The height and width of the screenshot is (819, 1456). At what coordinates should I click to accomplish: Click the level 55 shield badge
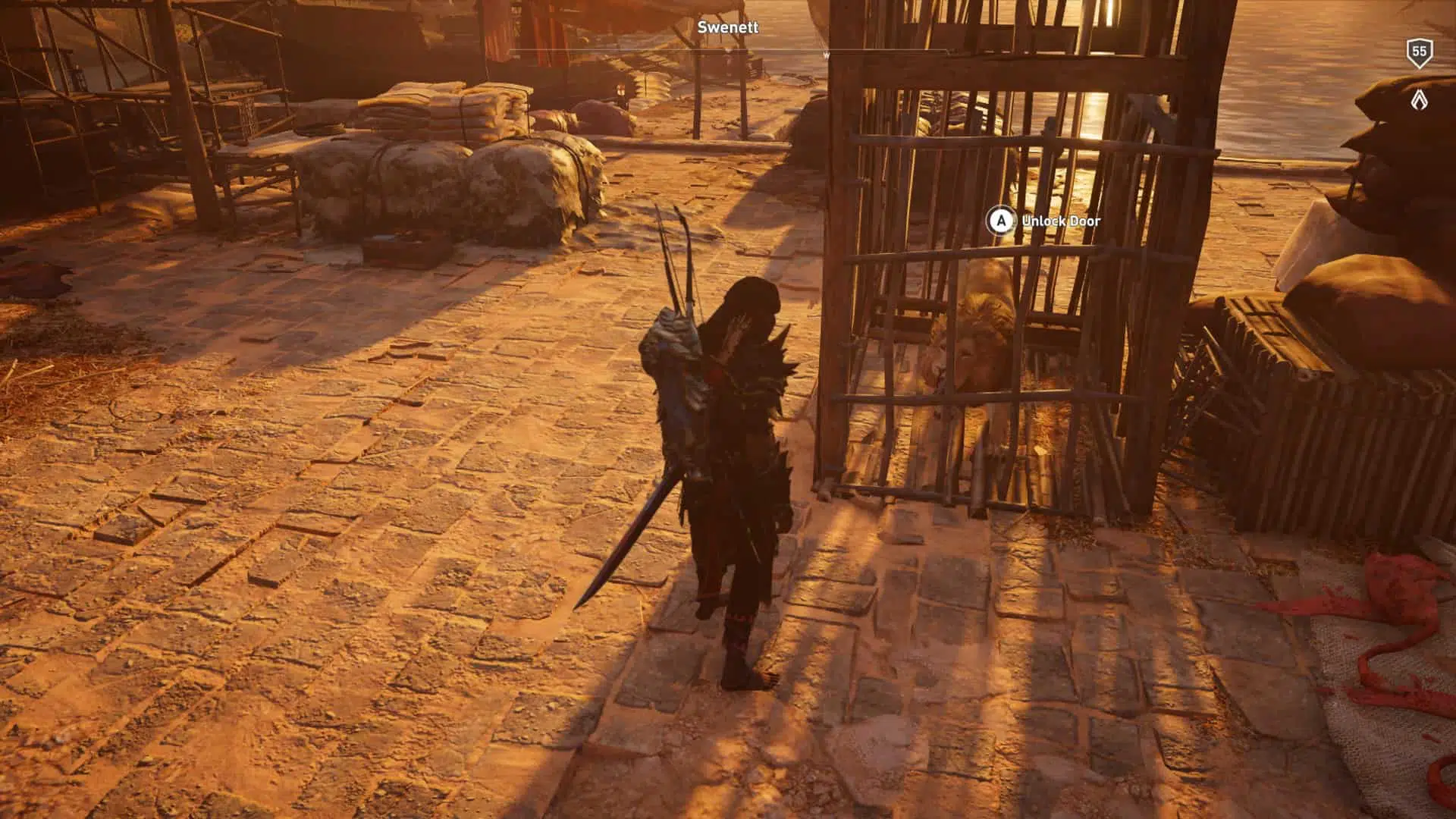pyautogui.click(x=1419, y=52)
